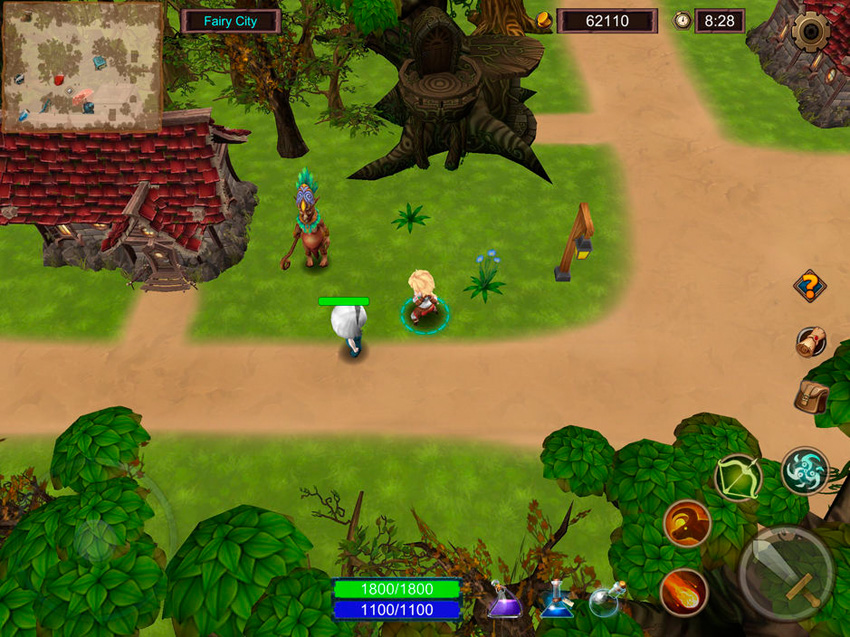Open the quest scroll log
Screen dimensions: 850x637
coord(810,342)
